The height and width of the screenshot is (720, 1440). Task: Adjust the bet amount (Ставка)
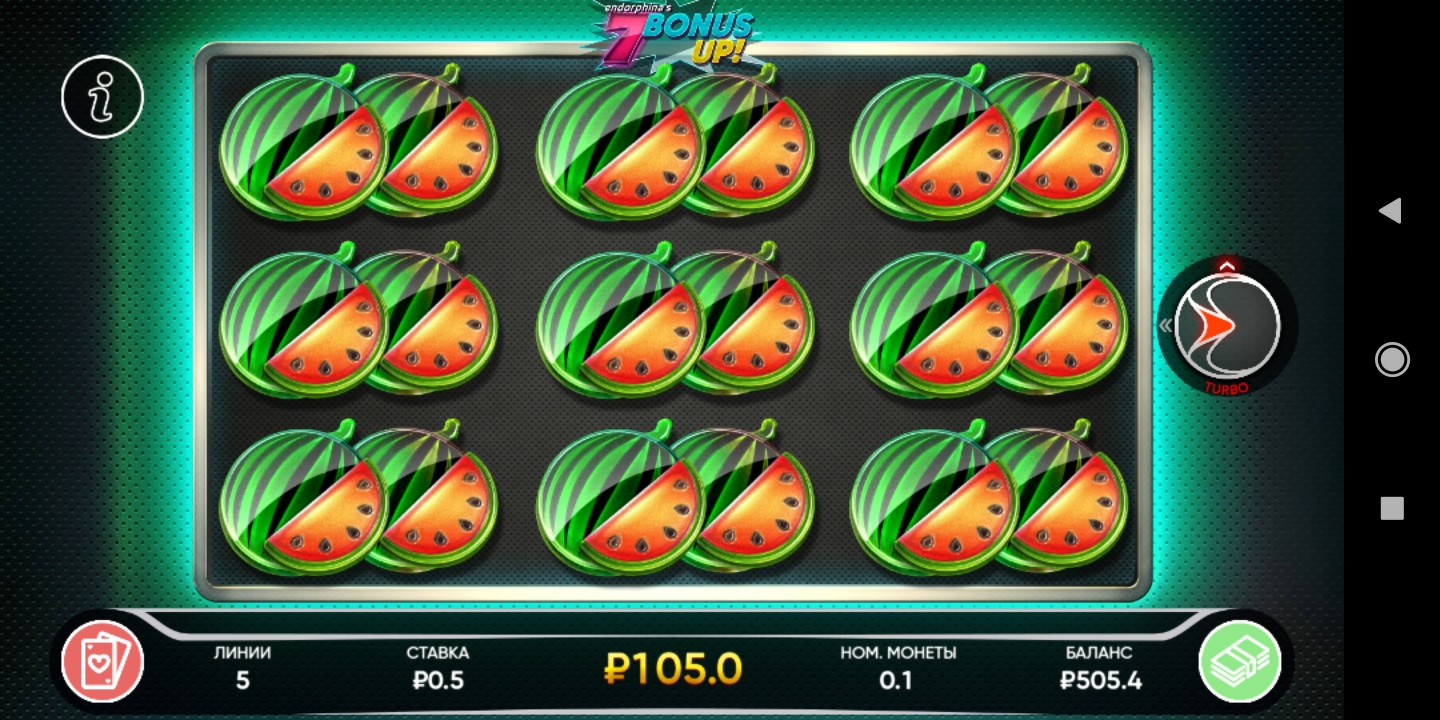click(x=438, y=668)
